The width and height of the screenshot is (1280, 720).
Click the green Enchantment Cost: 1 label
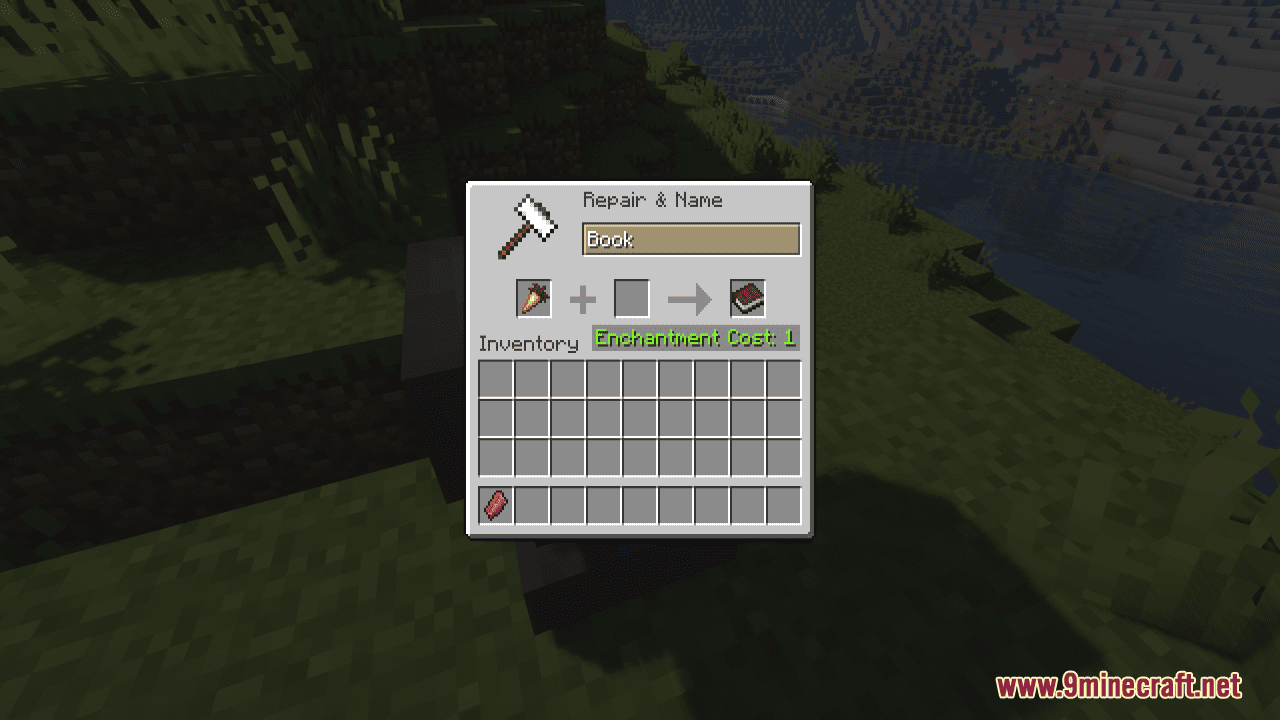coord(694,338)
